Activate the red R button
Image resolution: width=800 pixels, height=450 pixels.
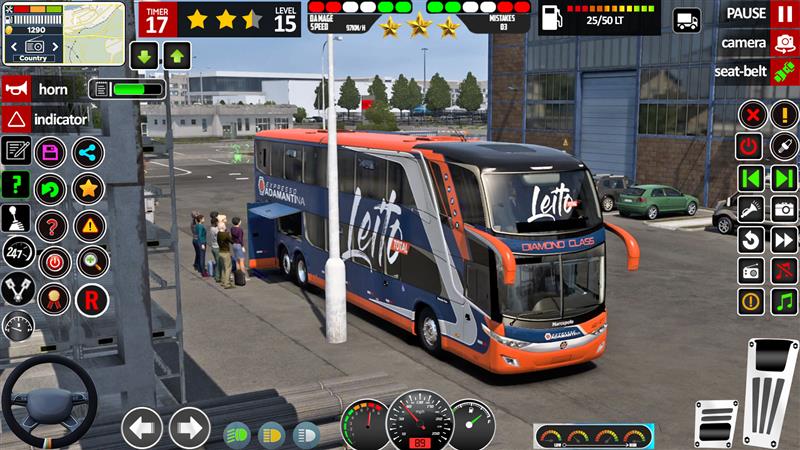click(x=91, y=297)
